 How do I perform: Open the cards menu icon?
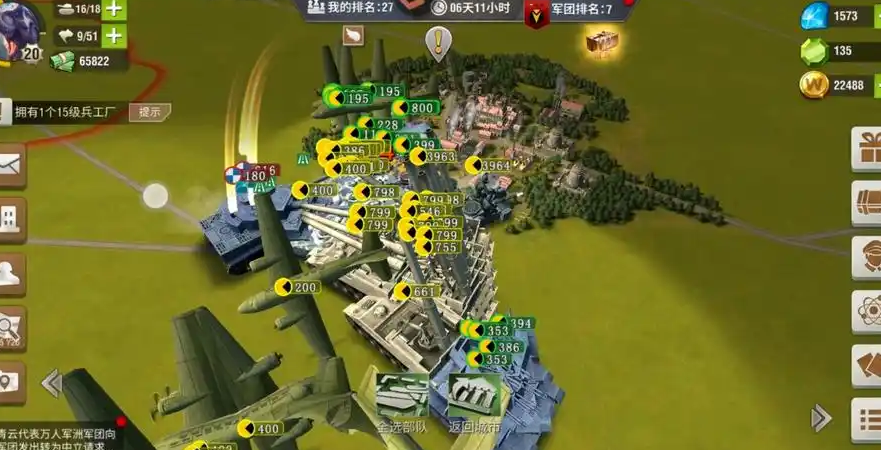(x=866, y=365)
